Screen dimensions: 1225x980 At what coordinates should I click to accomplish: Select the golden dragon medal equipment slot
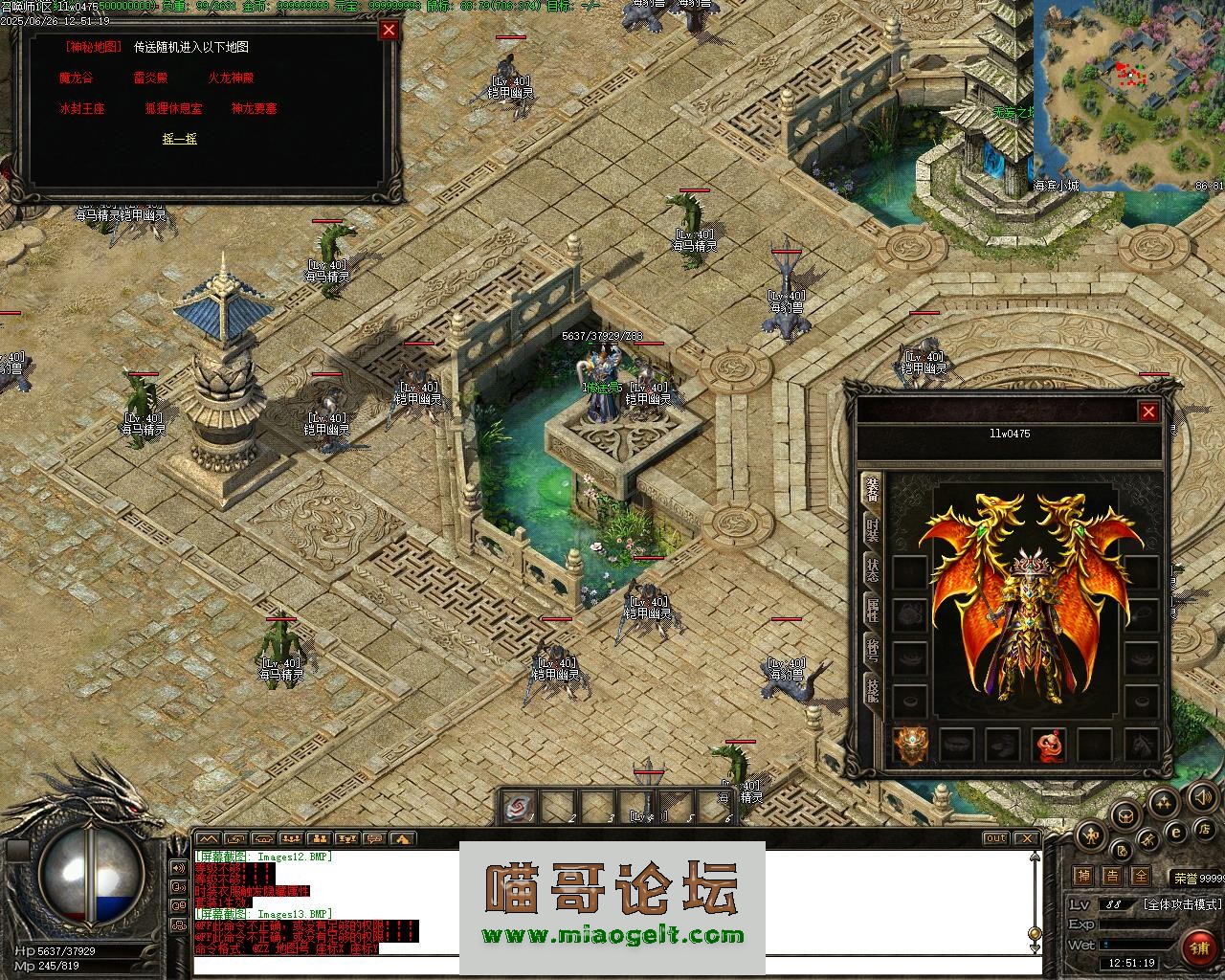[910, 745]
